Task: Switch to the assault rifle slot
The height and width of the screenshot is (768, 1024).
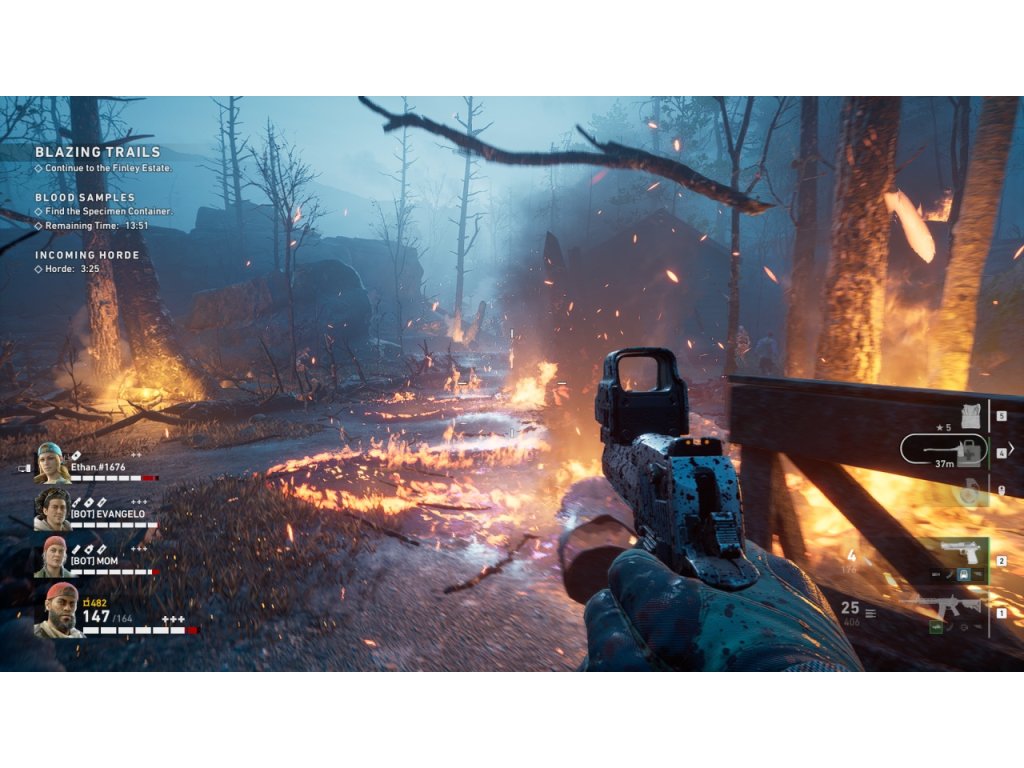Action: (950, 607)
